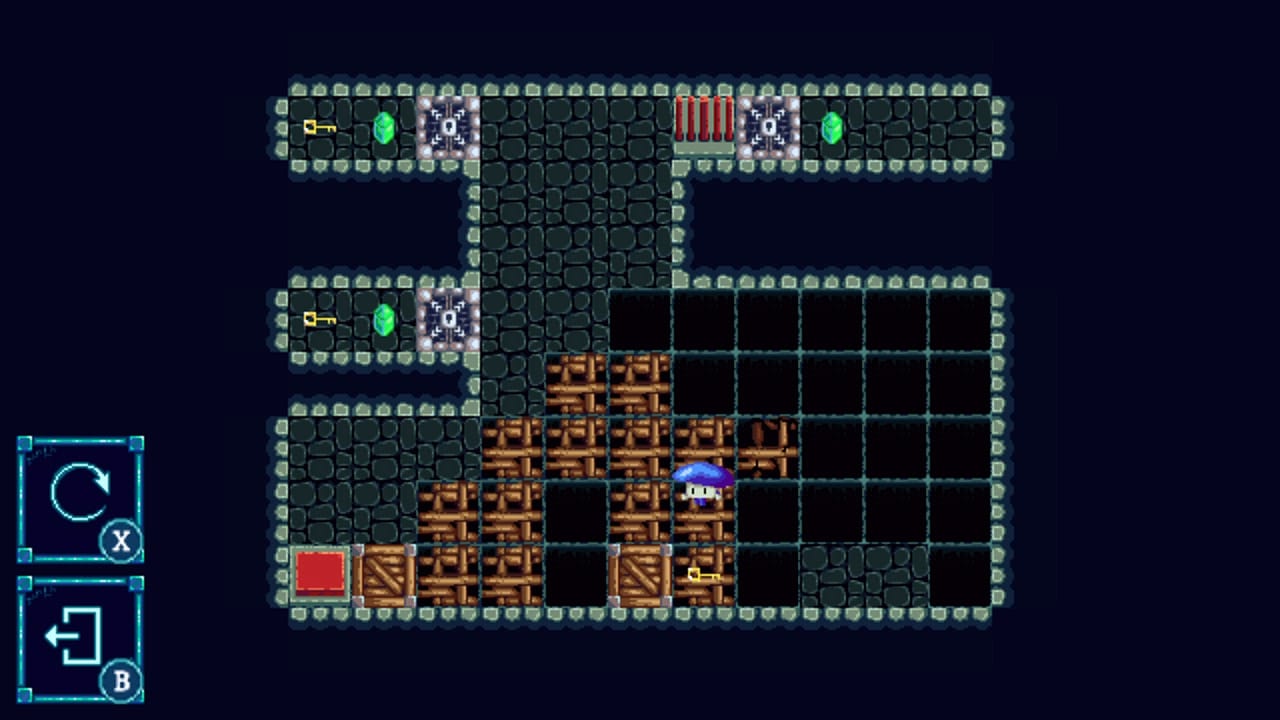Image resolution: width=1280 pixels, height=720 pixels.
Task: Click the red spike trap at the top
Action: point(704,125)
